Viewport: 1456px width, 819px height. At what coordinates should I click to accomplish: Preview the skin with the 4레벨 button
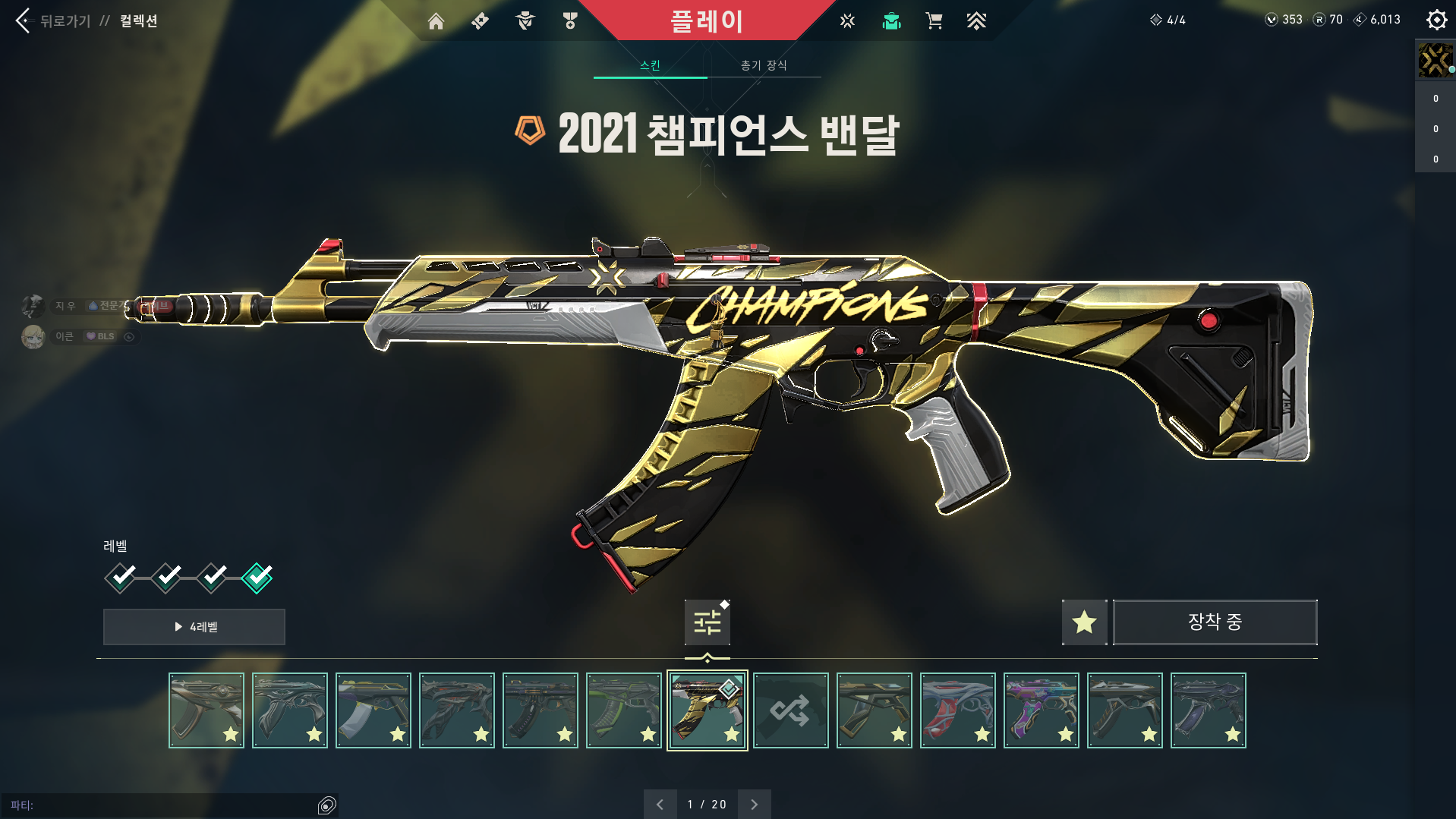click(x=194, y=627)
